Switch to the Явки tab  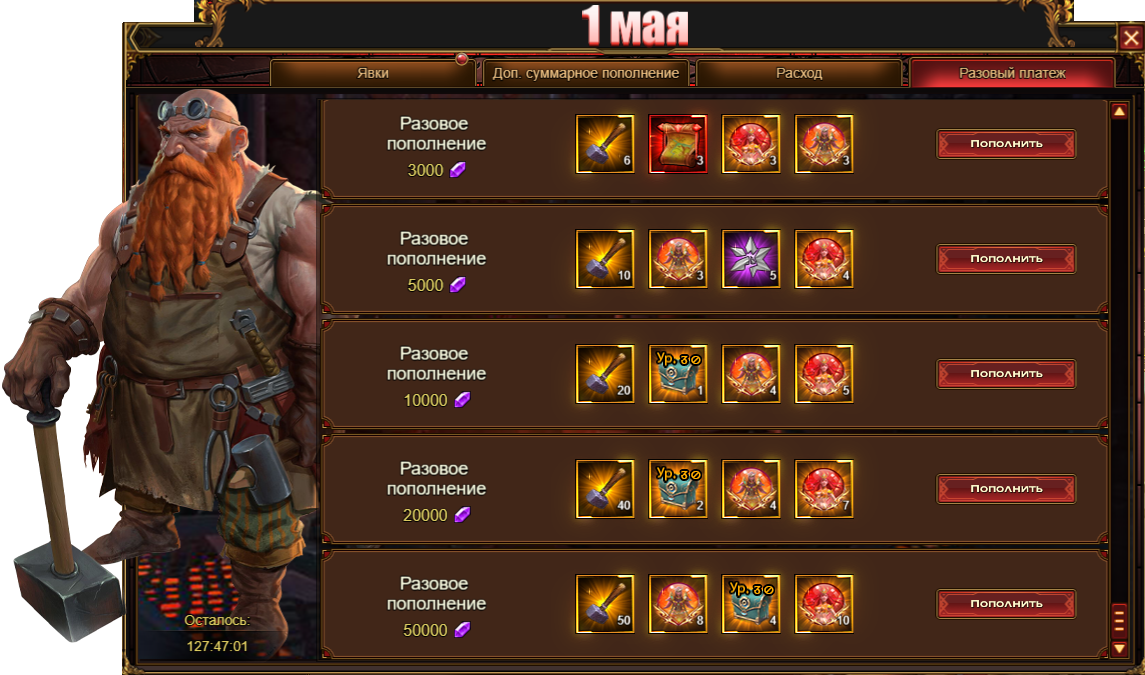coord(373,74)
